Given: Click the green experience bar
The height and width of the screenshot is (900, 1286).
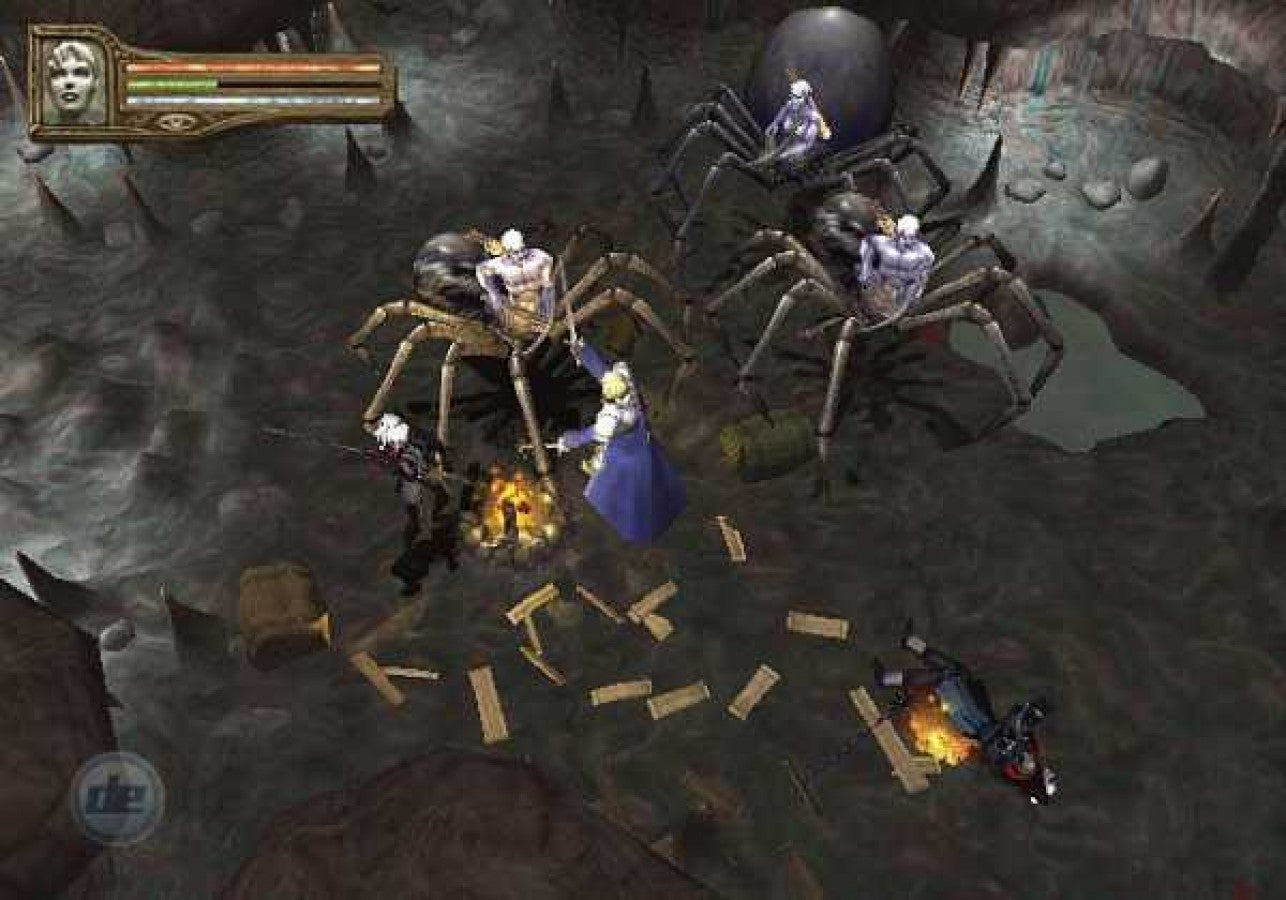Looking at the screenshot, I should (x=170, y=84).
